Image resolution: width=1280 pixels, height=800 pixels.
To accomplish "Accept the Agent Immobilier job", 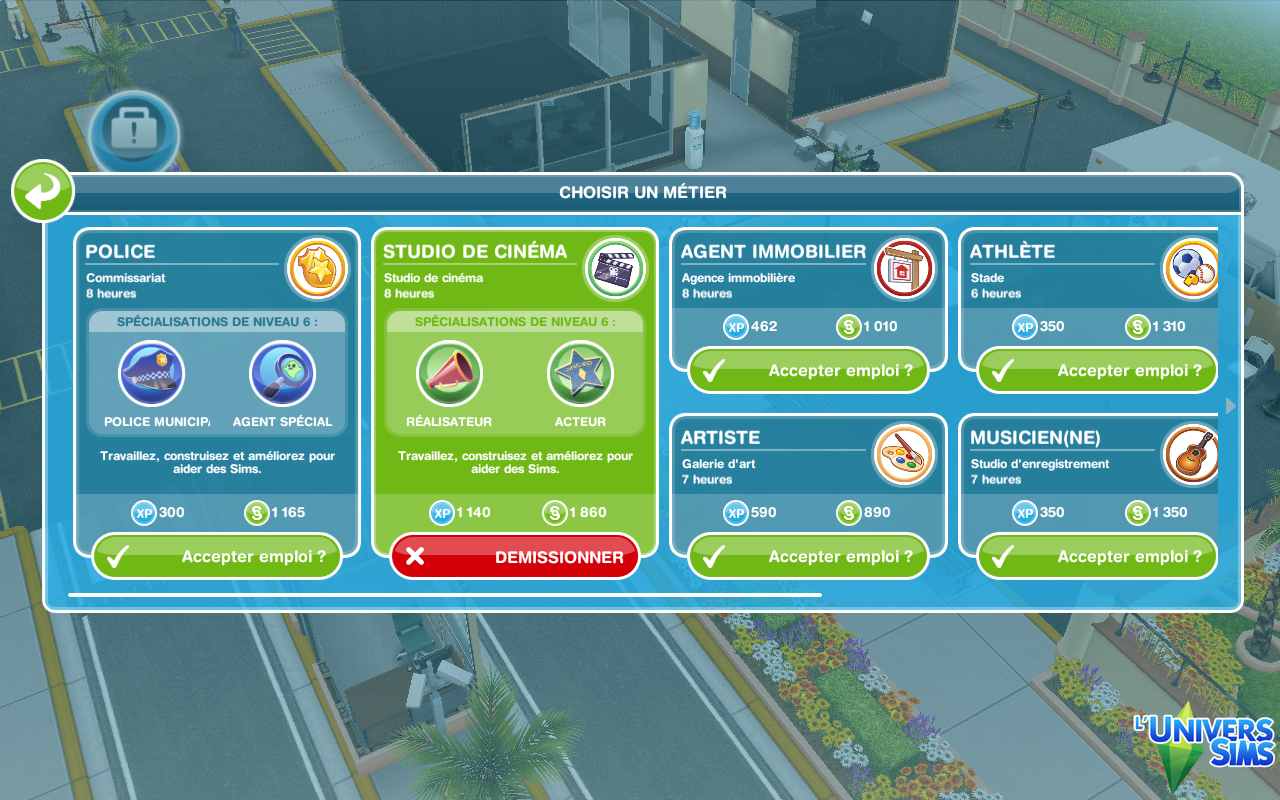I will [x=808, y=371].
